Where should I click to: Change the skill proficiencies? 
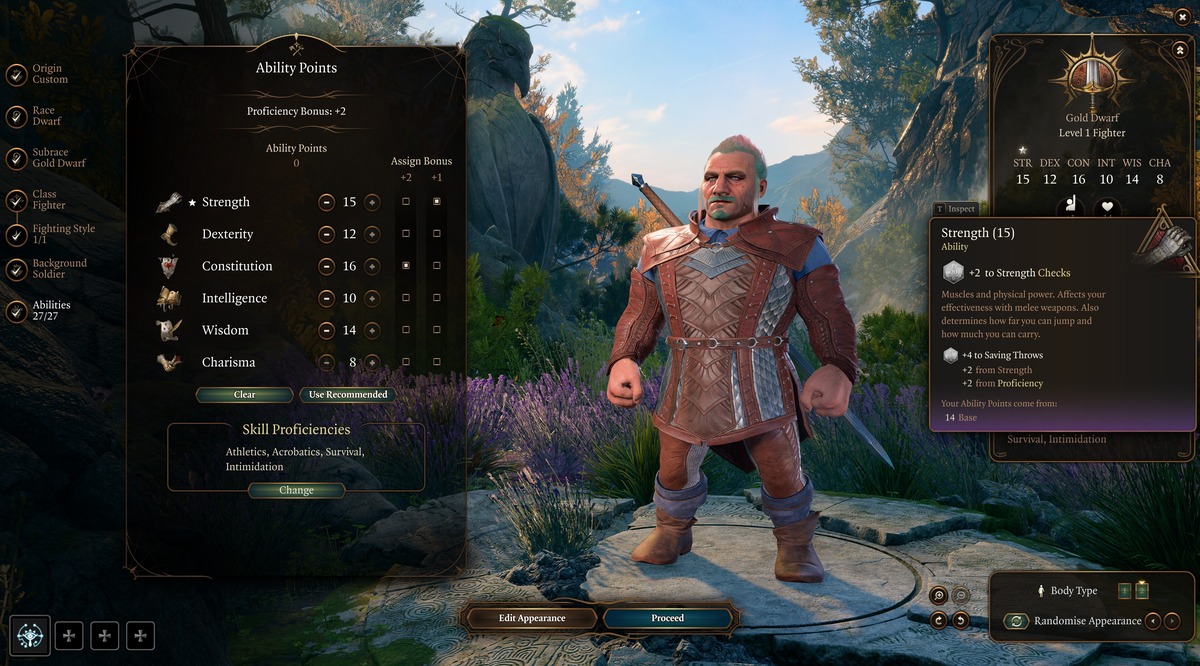296,491
